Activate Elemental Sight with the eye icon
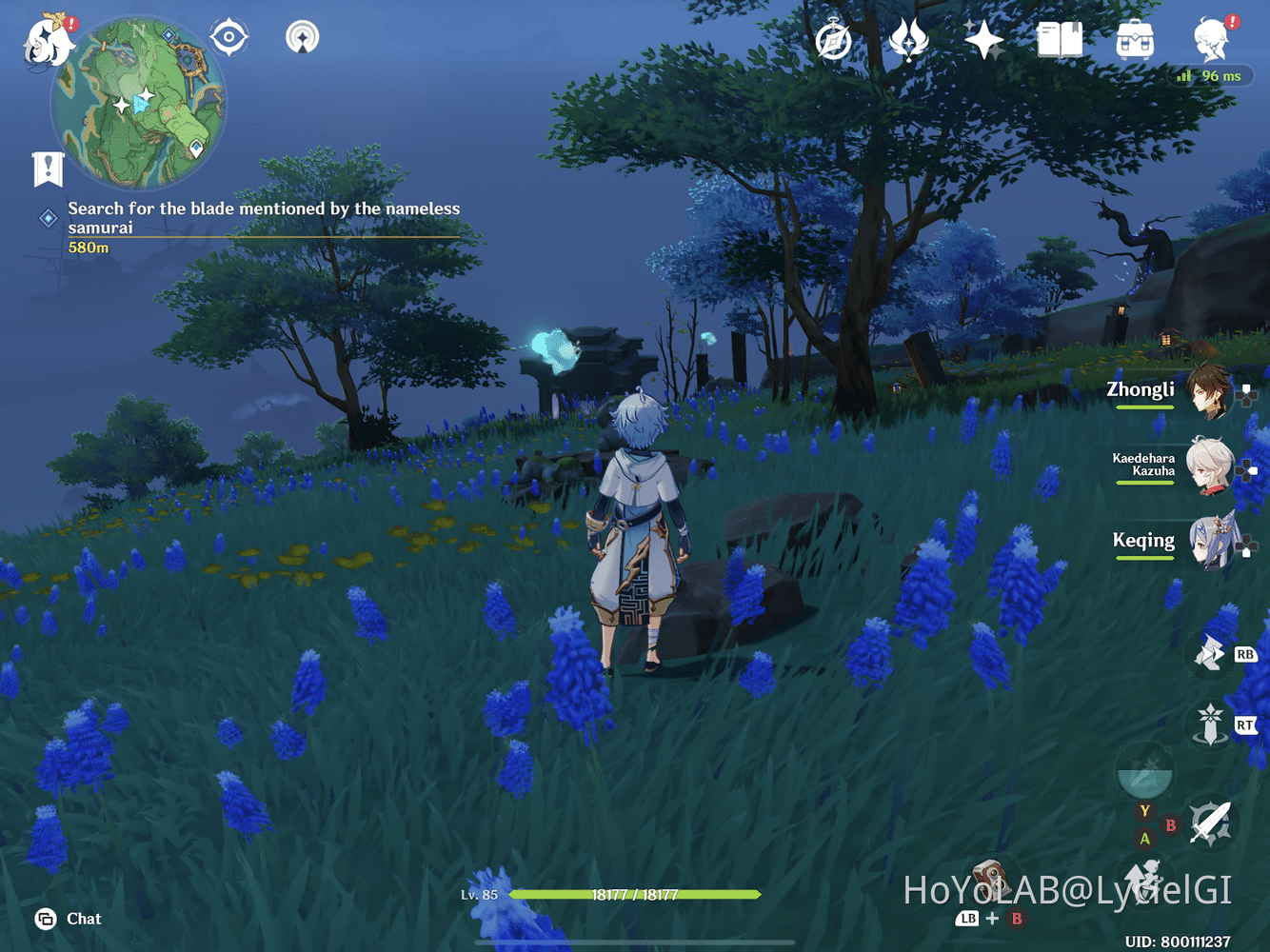The width and height of the screenshot is (1270, 952). click(x=227, y=35)
